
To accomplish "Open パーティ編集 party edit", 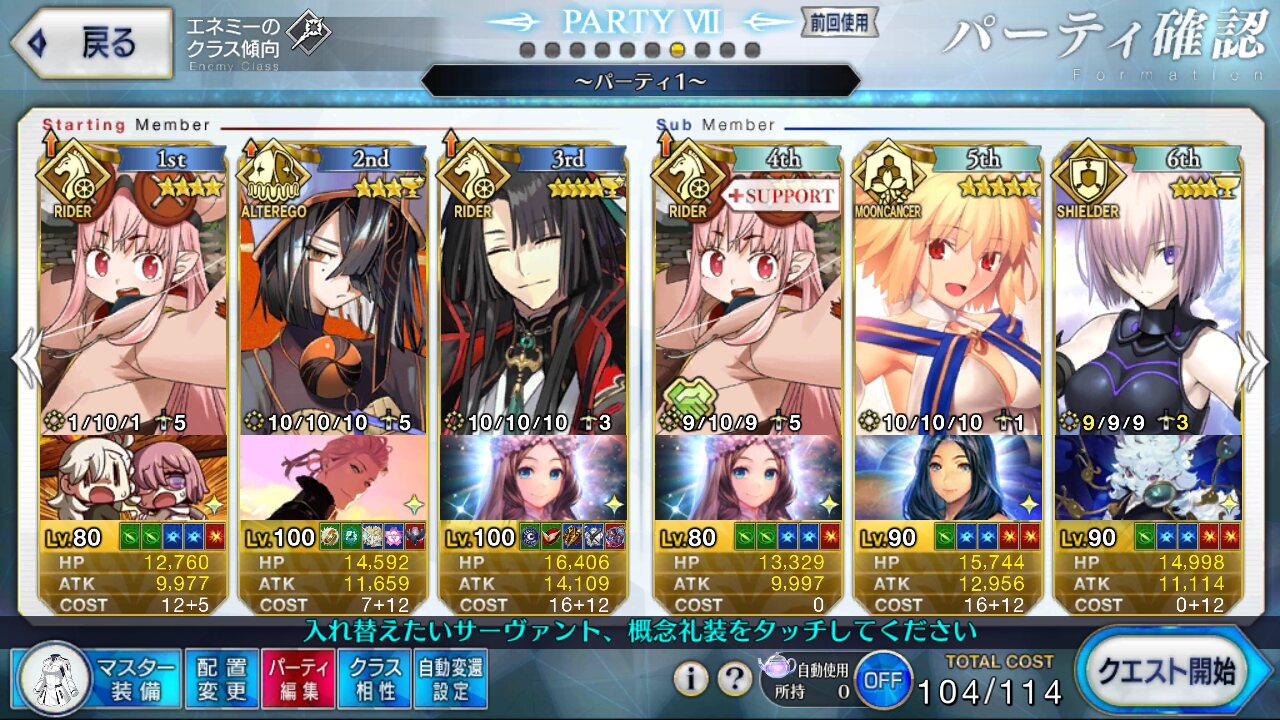I will (297, 678).
